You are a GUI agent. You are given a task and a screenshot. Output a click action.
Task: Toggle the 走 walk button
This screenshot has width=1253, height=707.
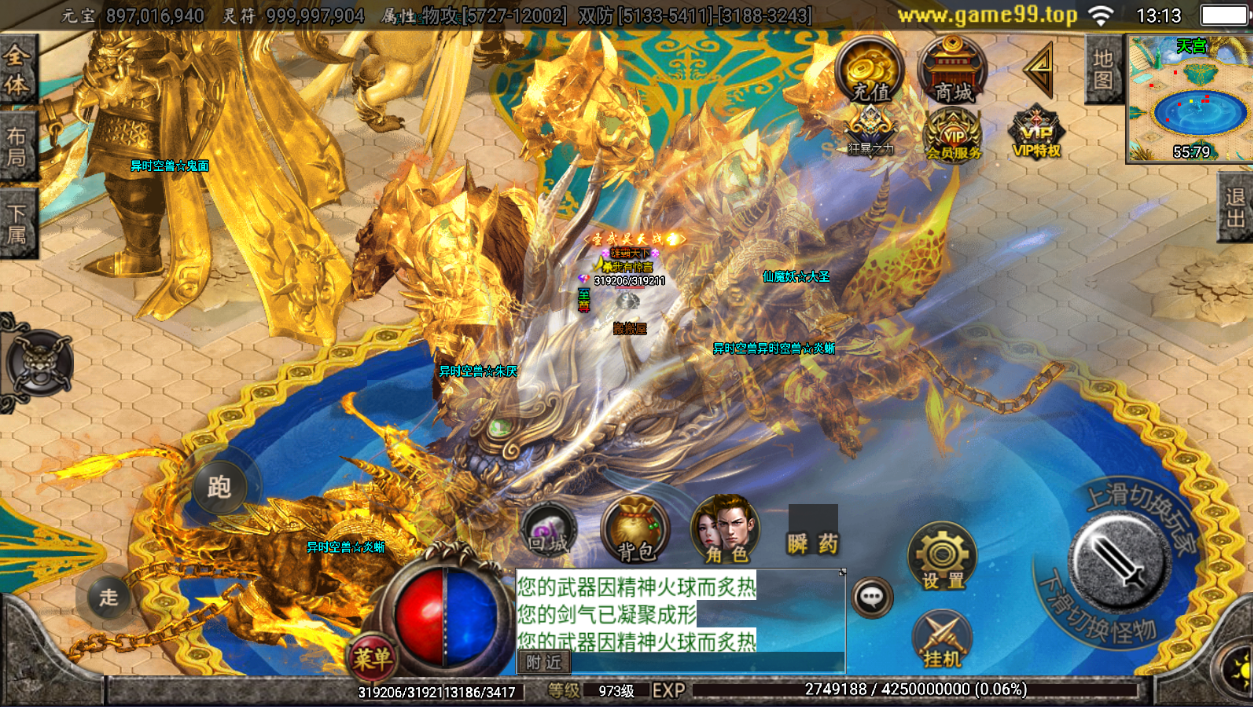tap(108, 598)
